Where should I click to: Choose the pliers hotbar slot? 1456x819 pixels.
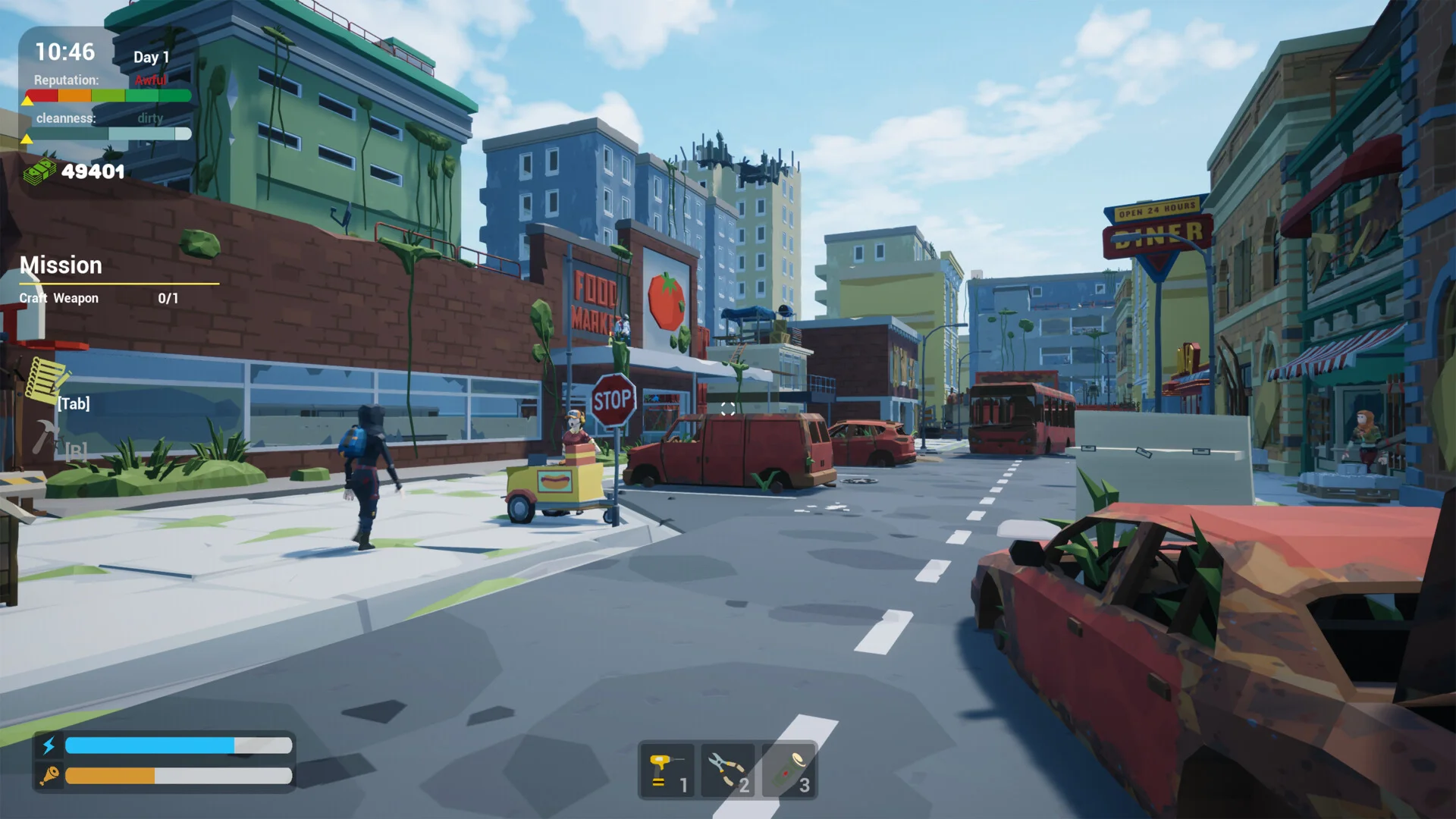(x=728, y=770)
